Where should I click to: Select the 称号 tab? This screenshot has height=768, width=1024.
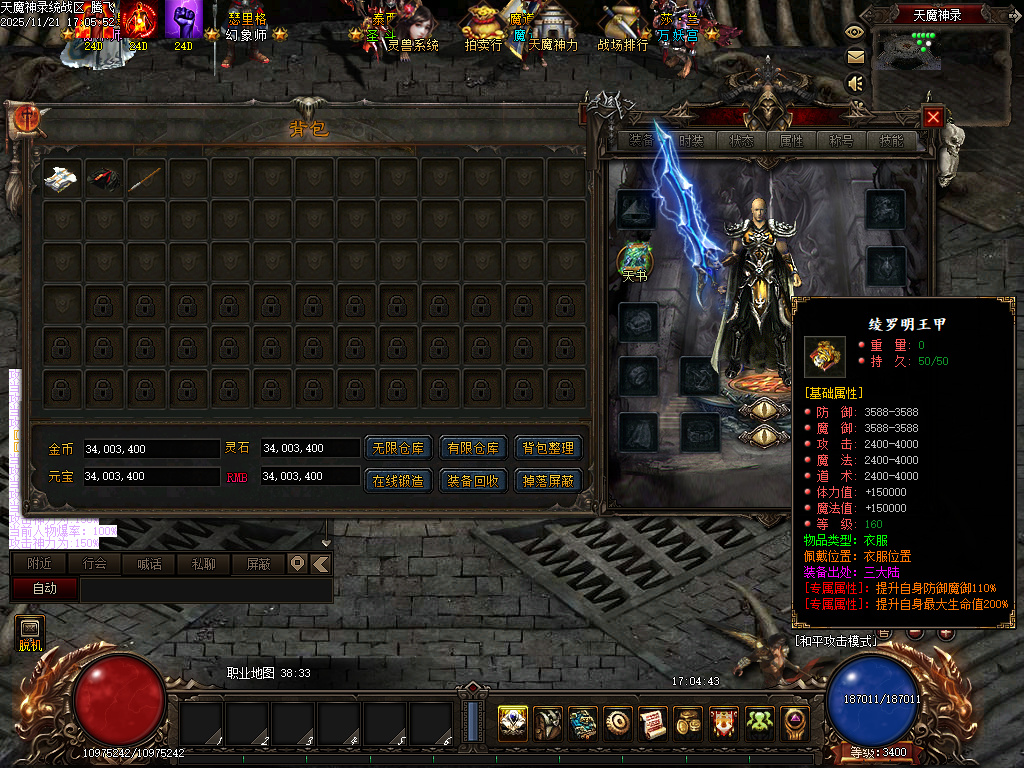tap(841, 141)
